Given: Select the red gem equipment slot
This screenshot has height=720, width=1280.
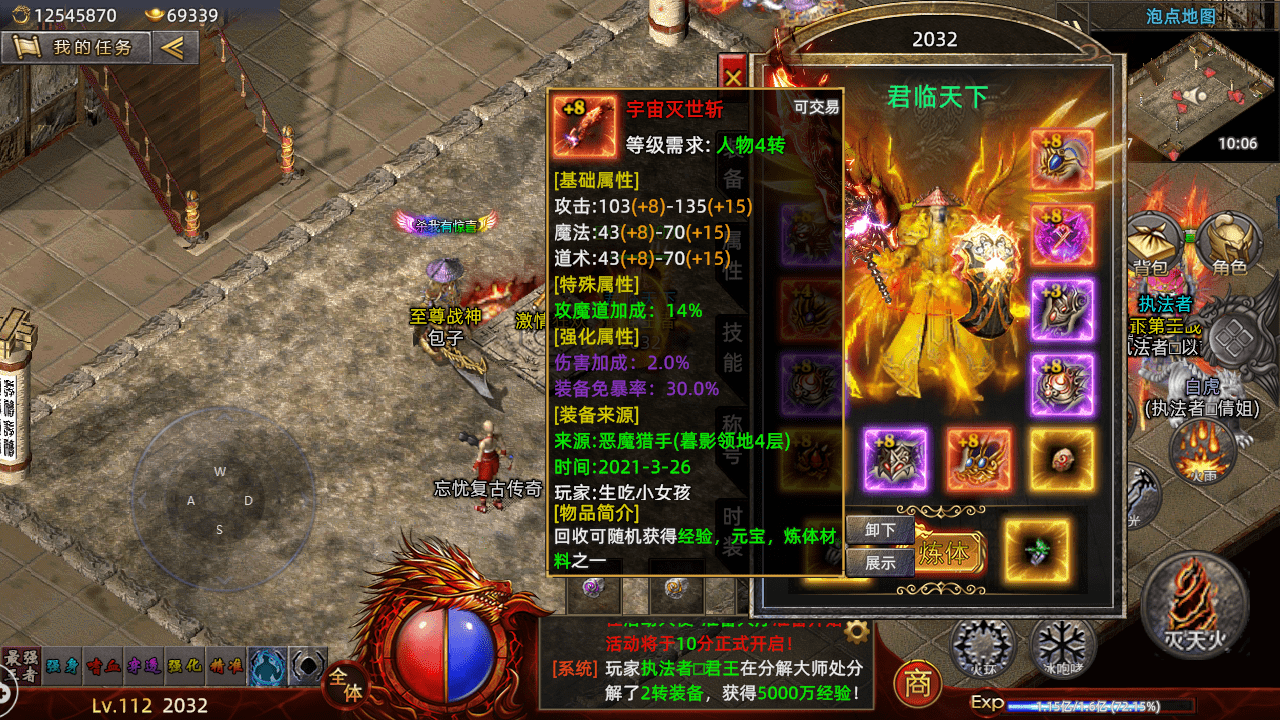Looking at the screenshot, I should point(1062,460).
